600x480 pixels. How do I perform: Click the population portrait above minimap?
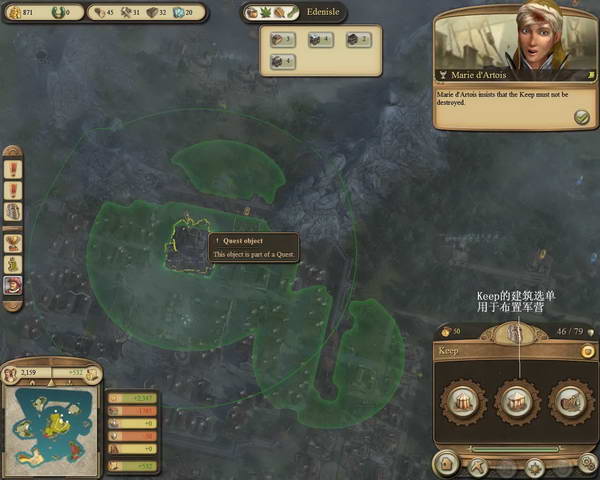[13, 374]
